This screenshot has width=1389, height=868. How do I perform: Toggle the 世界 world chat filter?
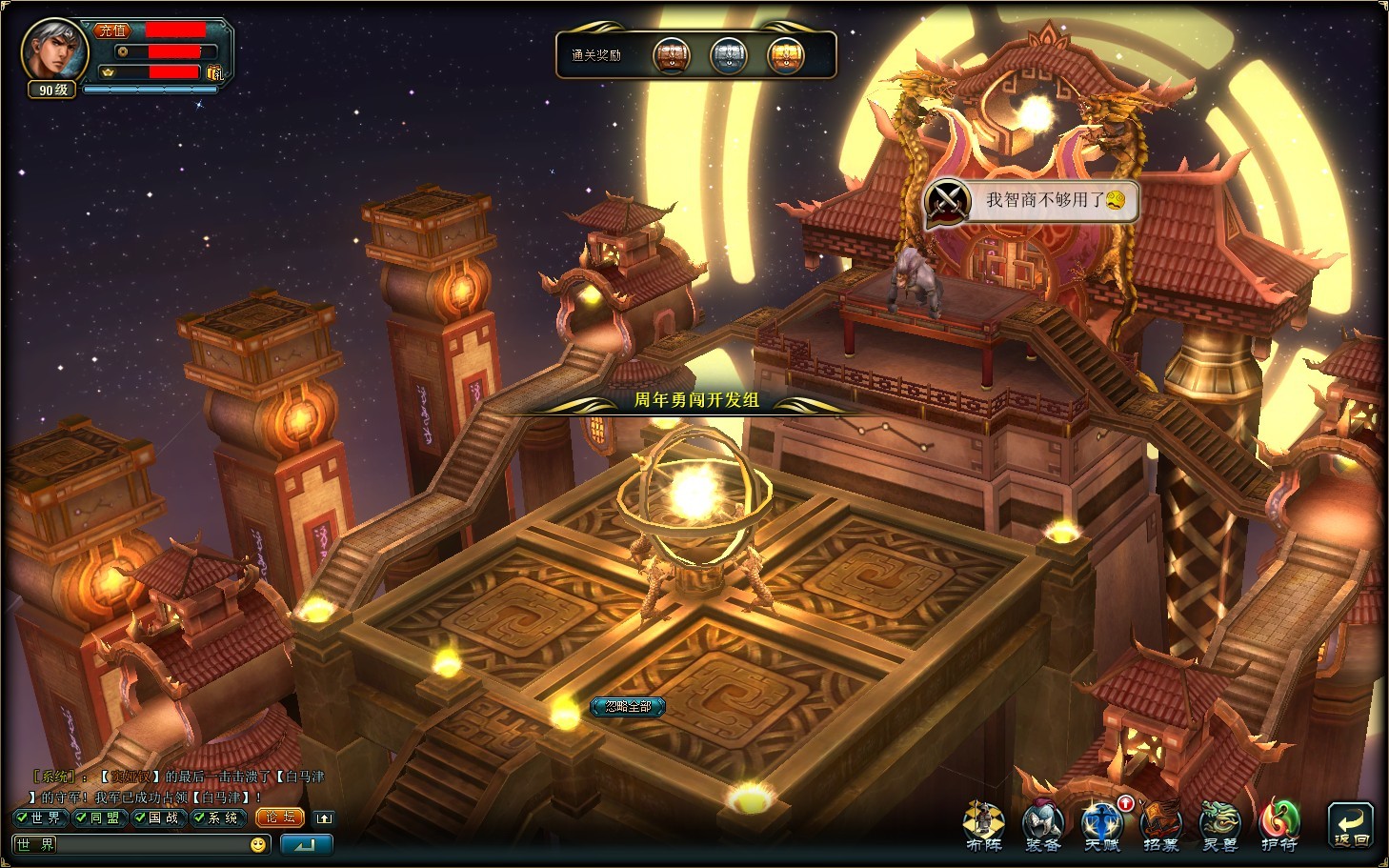point(38,818)
